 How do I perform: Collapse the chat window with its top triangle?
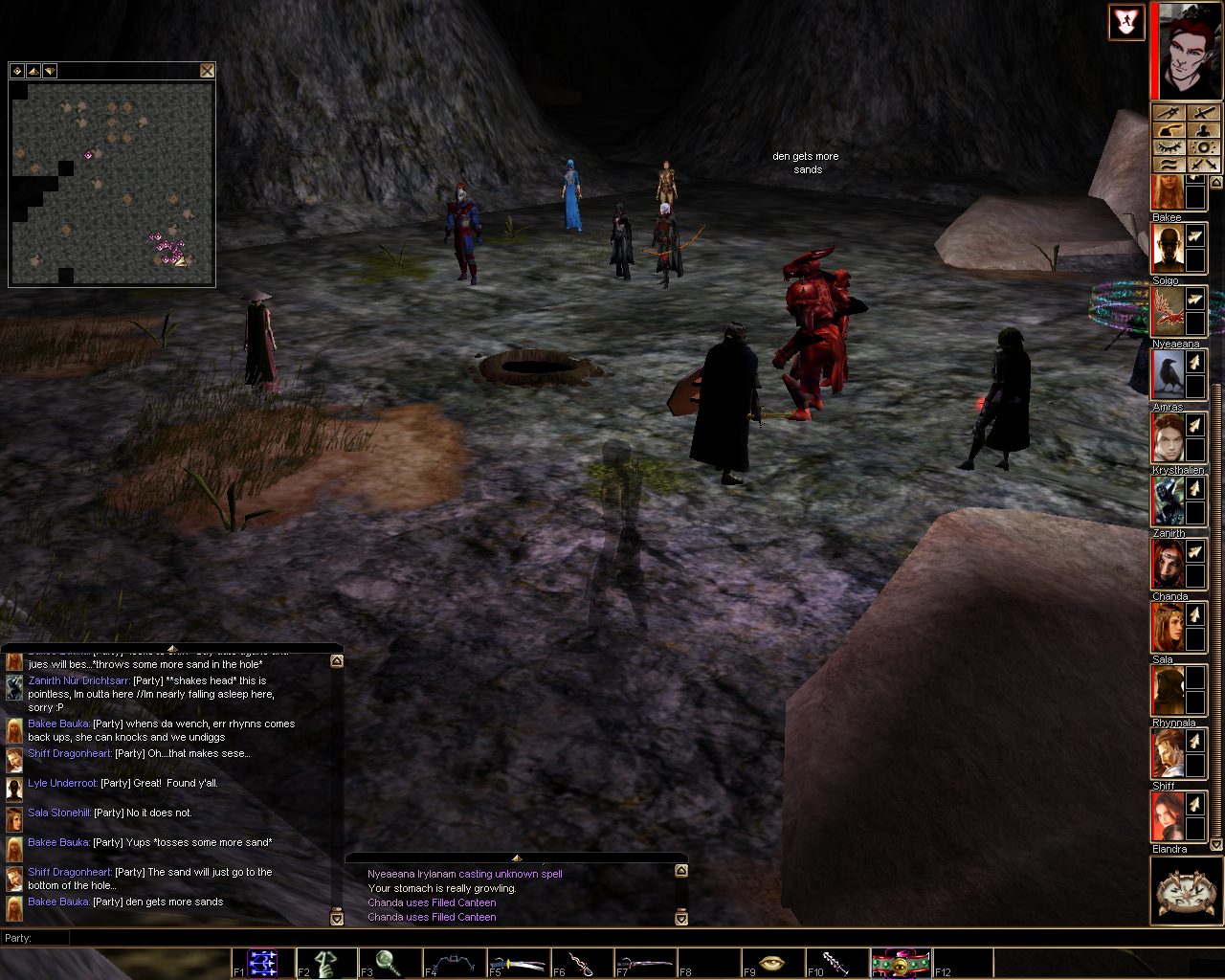point(173,647)
